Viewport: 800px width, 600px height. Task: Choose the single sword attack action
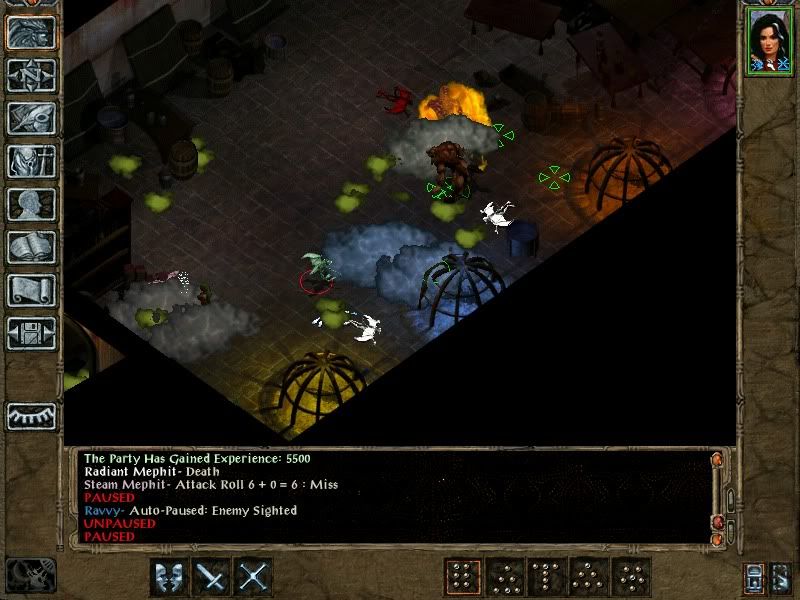[212, 577]
